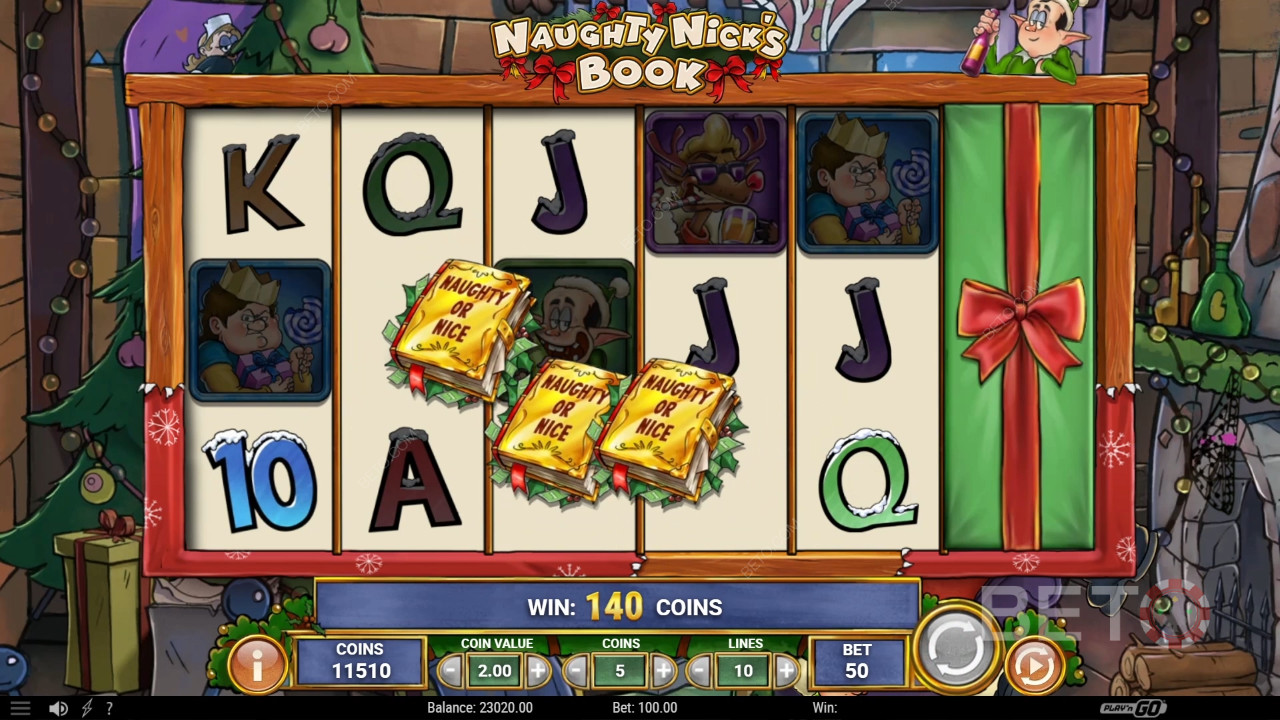1280x720 pixels.
Task: Toggle the sound speaker icon
Action: pyautogui.click(x=59, y=708)
